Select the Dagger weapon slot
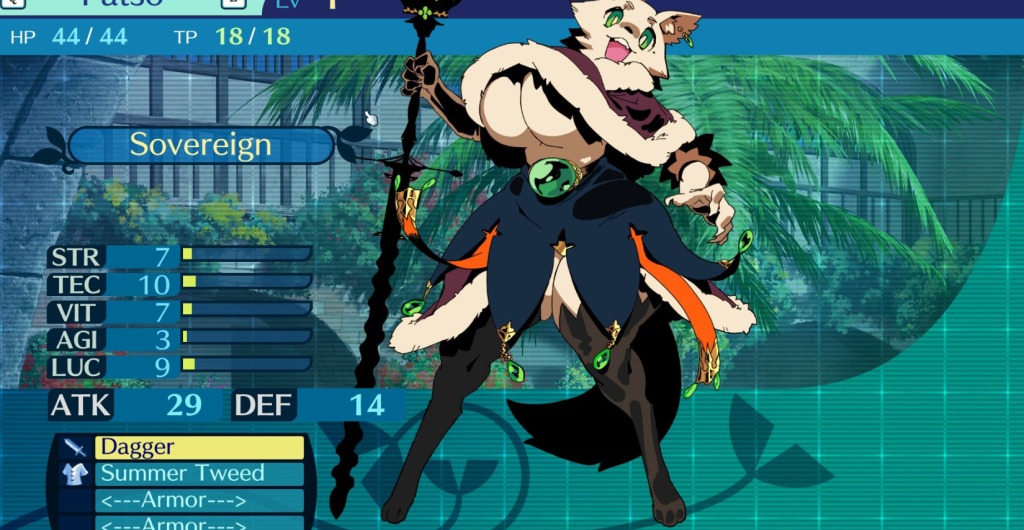This screenshot has height=530, width=1024. point(199,448)
